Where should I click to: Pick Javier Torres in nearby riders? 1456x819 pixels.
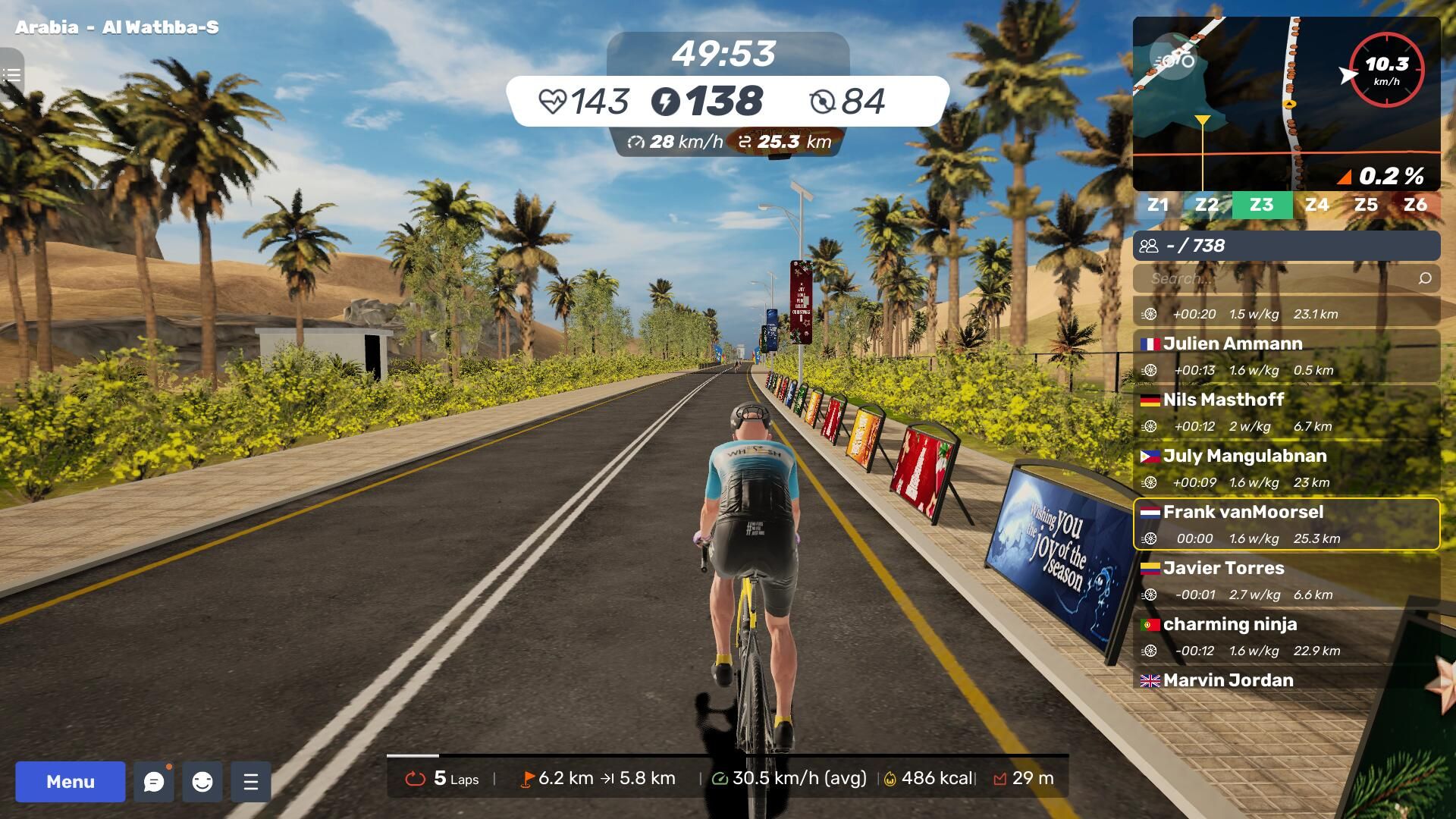click(x=1286, y=580)
